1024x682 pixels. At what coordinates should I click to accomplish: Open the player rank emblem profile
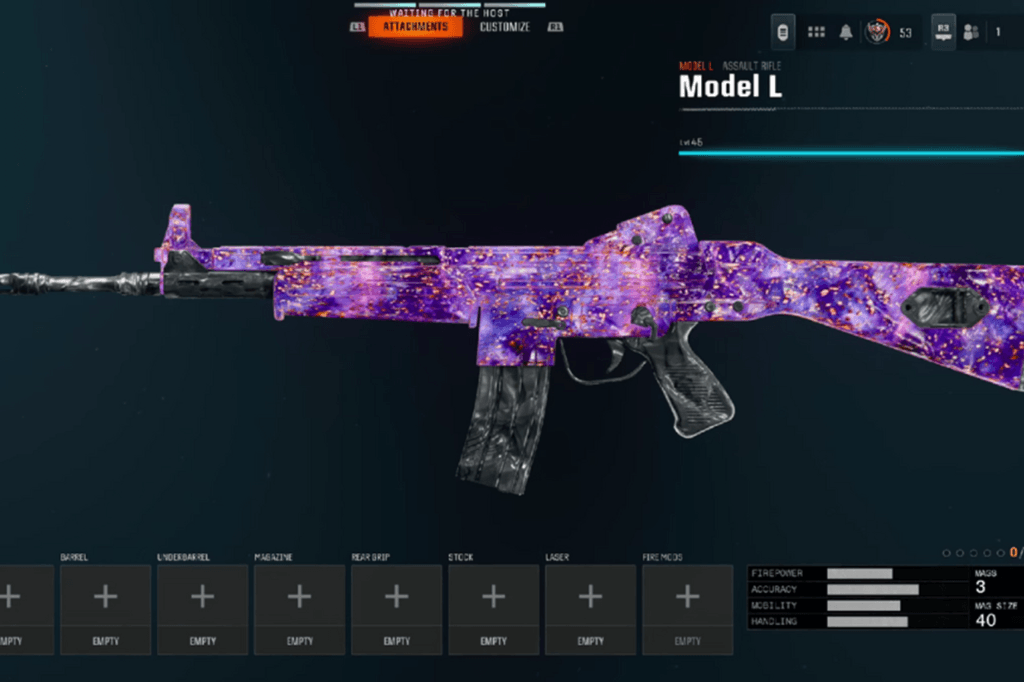pyautogui.click(x=878, y=32)
